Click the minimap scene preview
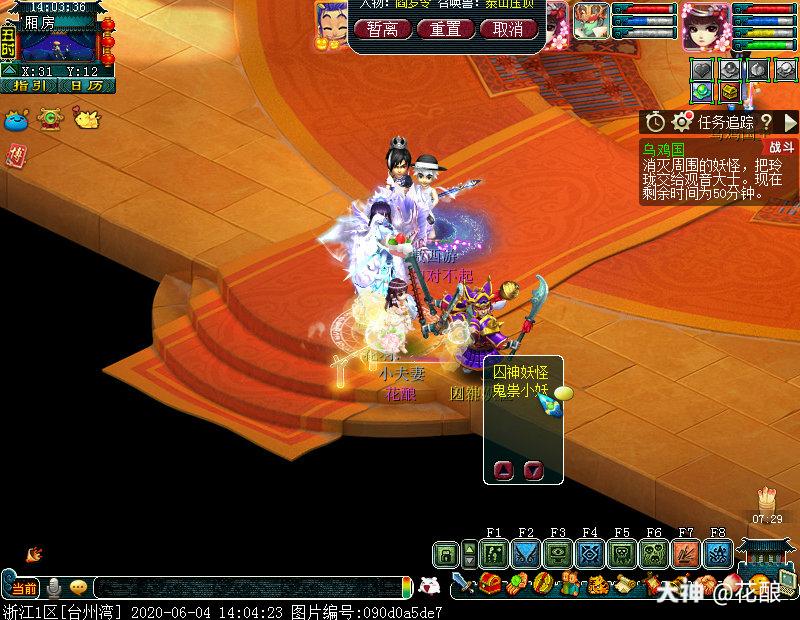The height and width of the screenshot is (620, 800). pyautogui.click(x=58, y=47)
